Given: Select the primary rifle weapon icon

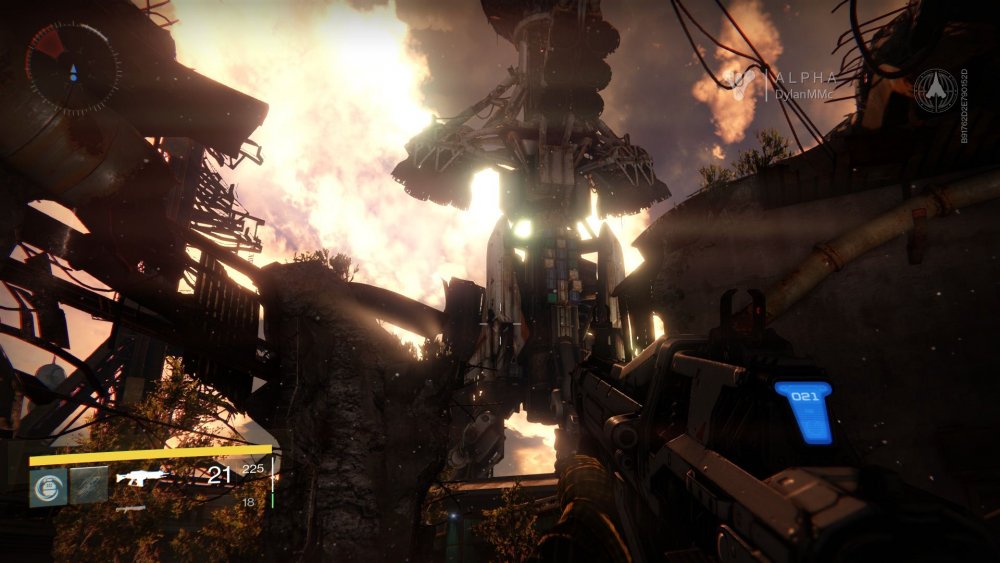Looking at the screenshot, I should 141,477.
